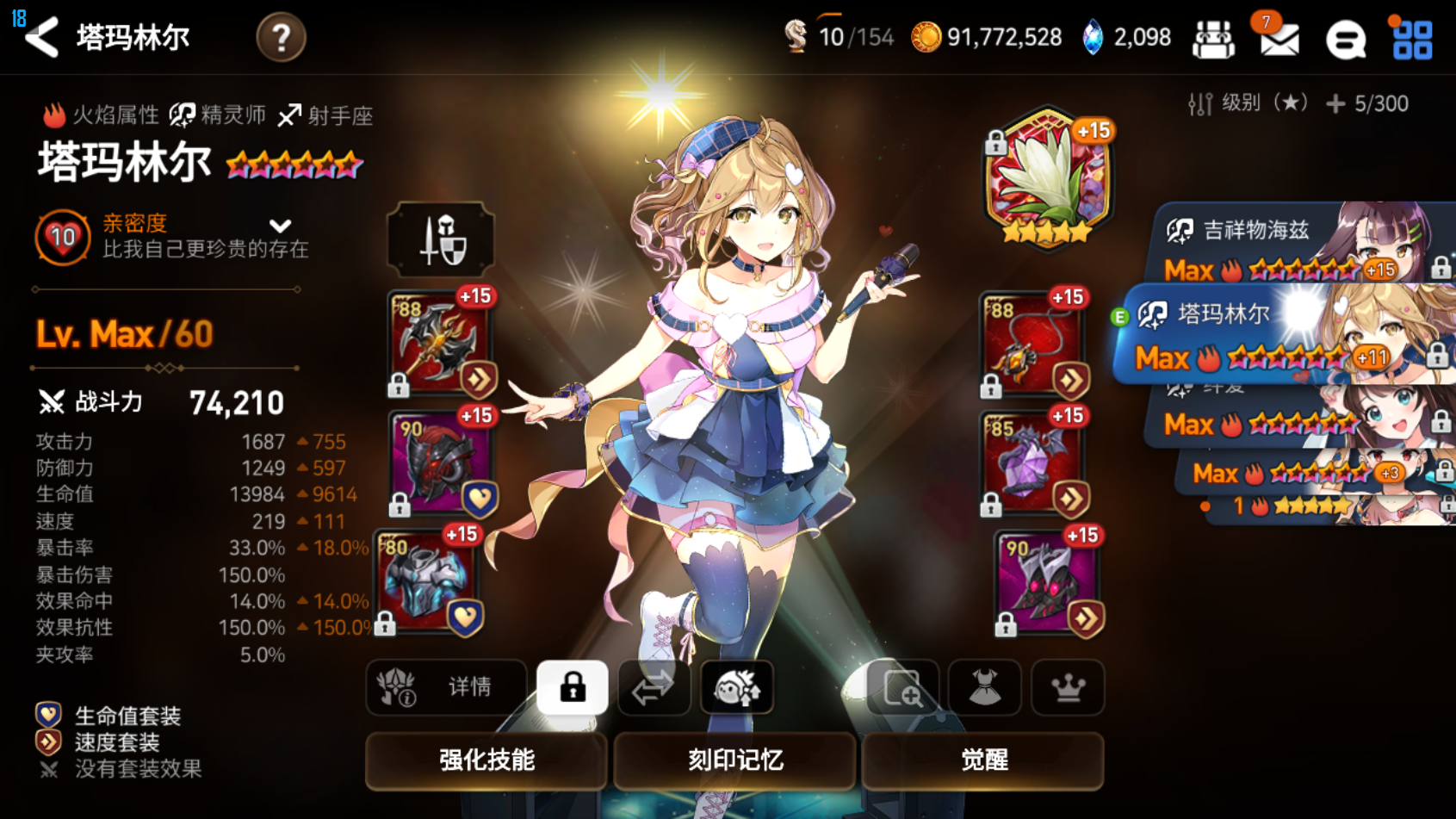Viewport: 1456px width, 819px height.
Task: Expand the 亲密度 chevron
Action: click(280, 226)
